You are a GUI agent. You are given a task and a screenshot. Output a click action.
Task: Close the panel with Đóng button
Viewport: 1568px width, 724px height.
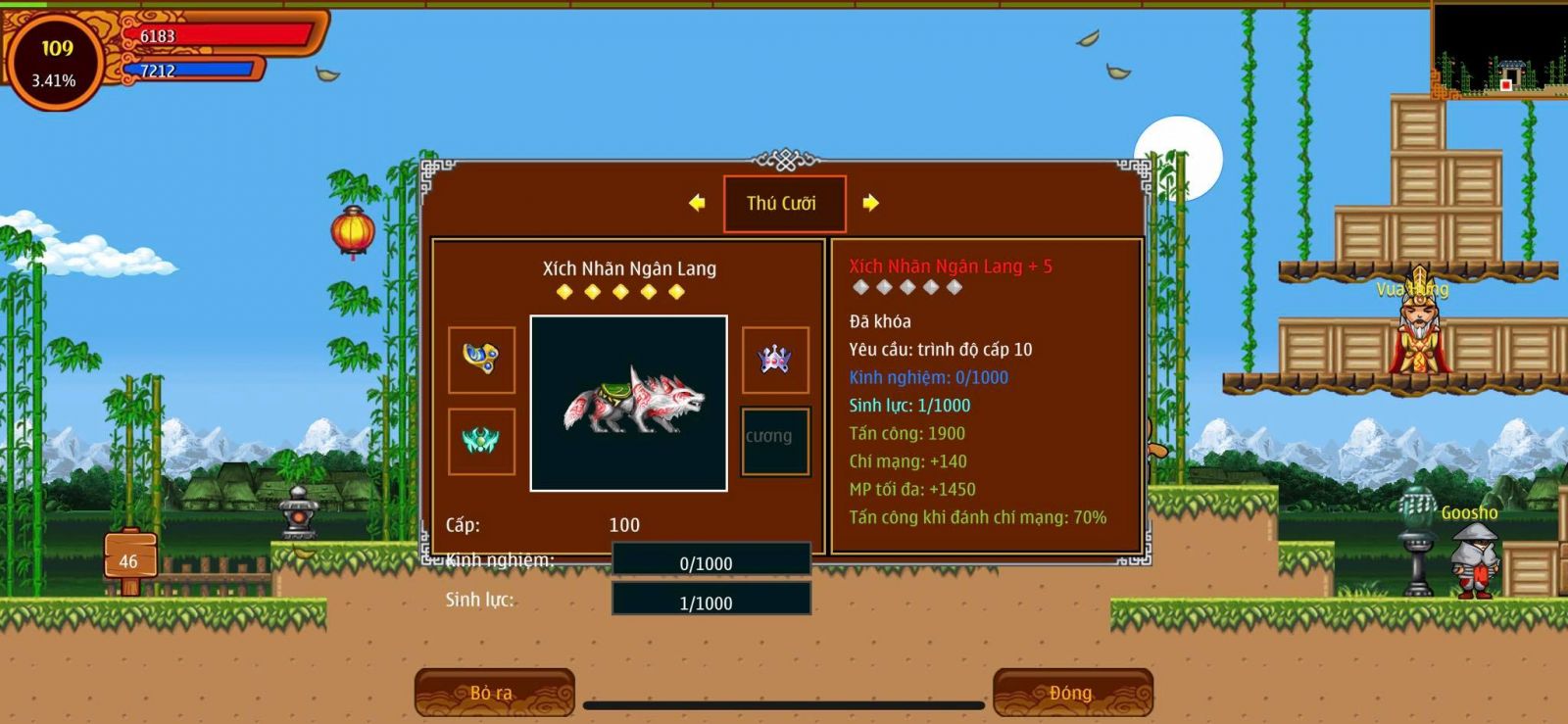(x=1072, y=693)
